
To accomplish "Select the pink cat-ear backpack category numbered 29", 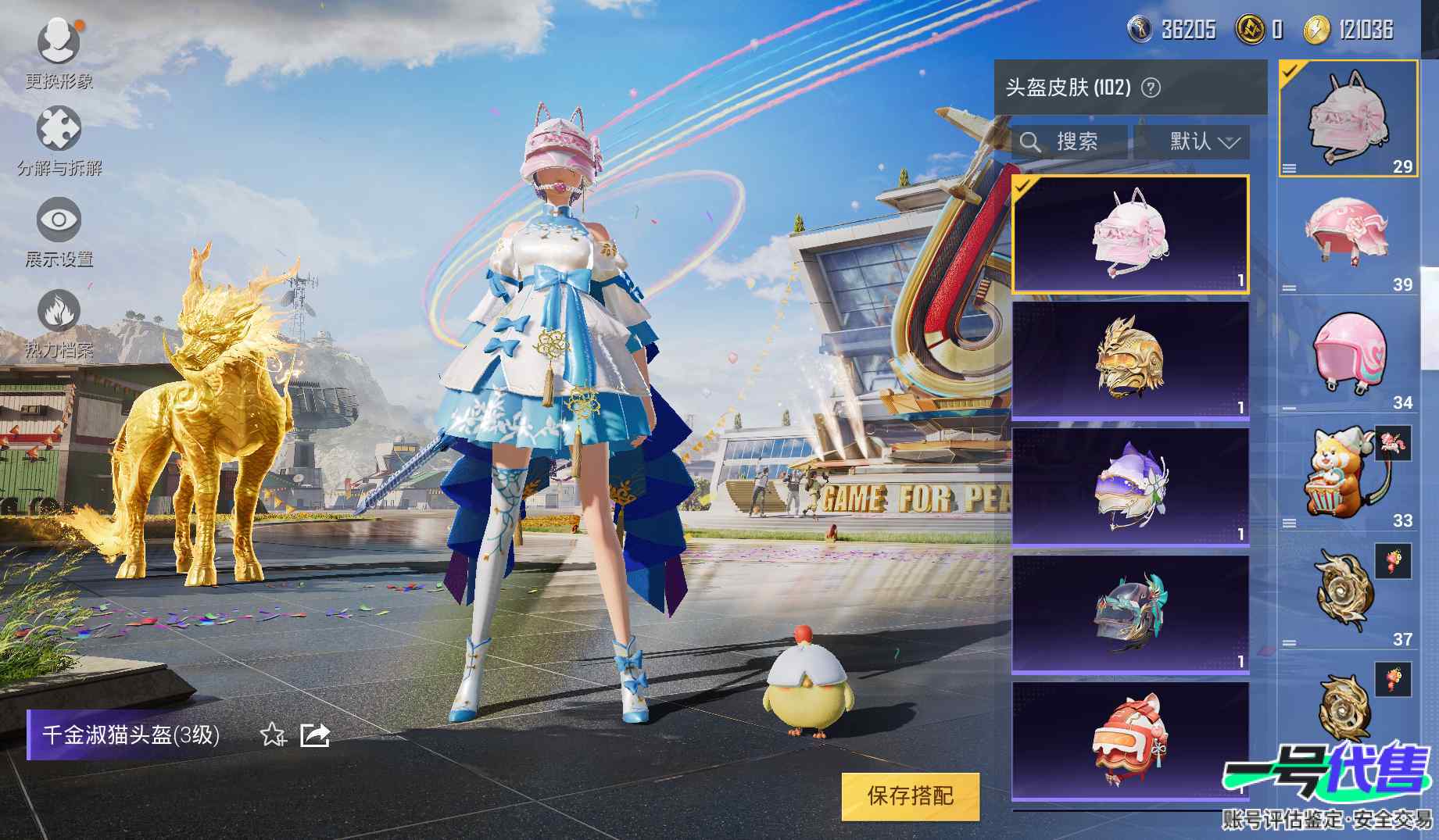I will (x=1348, y=118).
